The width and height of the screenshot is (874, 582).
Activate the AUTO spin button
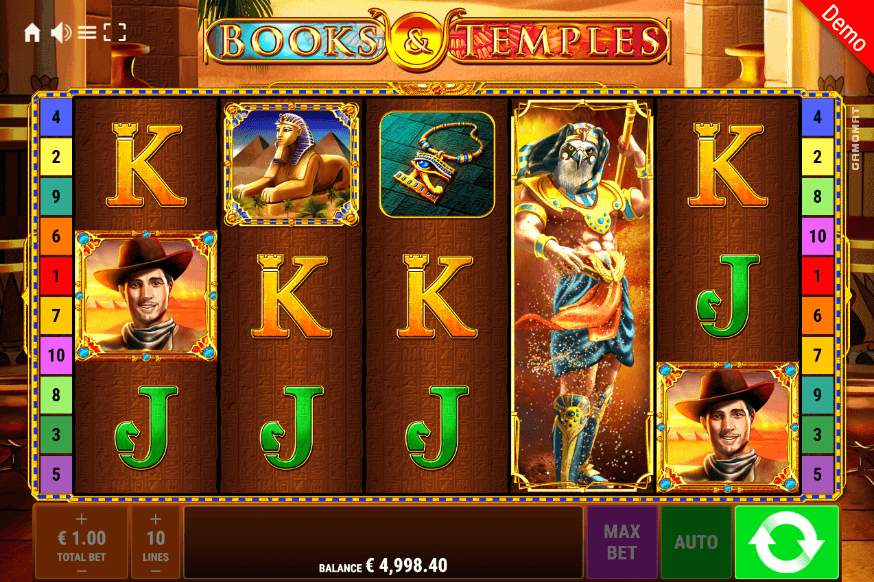click(x=696, y=542)
